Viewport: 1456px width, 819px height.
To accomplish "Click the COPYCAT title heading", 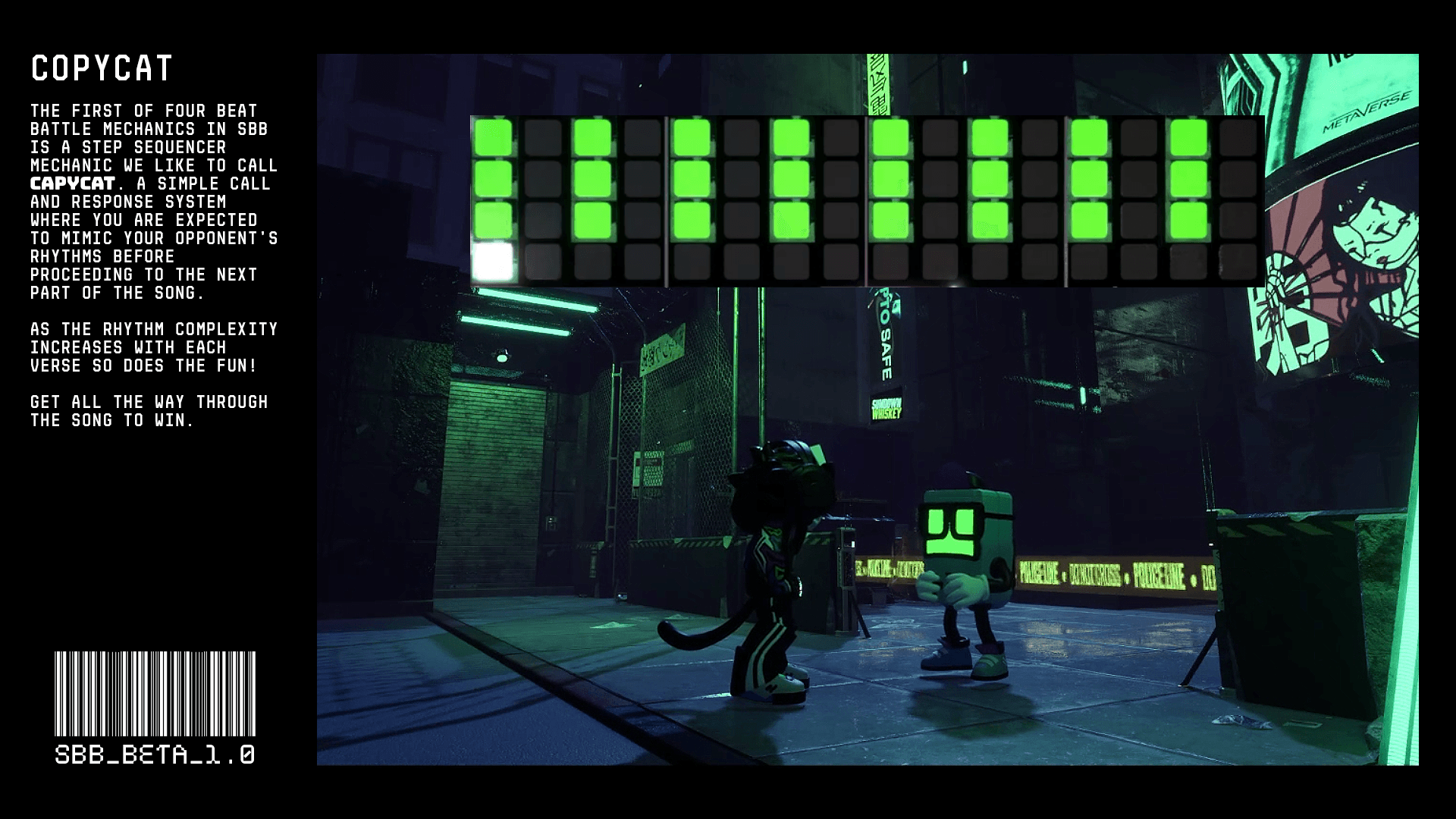I will click(x=102, y=70).
